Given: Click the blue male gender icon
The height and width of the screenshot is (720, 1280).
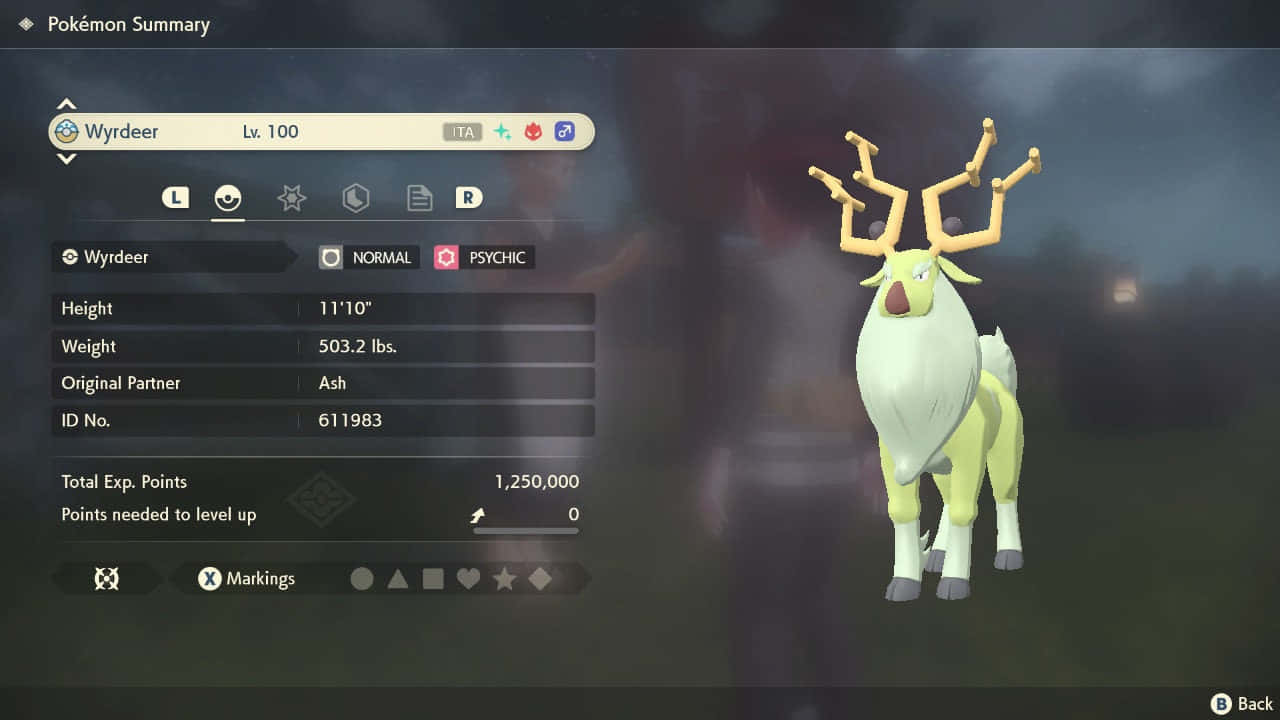Looking at the screenshot, I should click(564, 131).
